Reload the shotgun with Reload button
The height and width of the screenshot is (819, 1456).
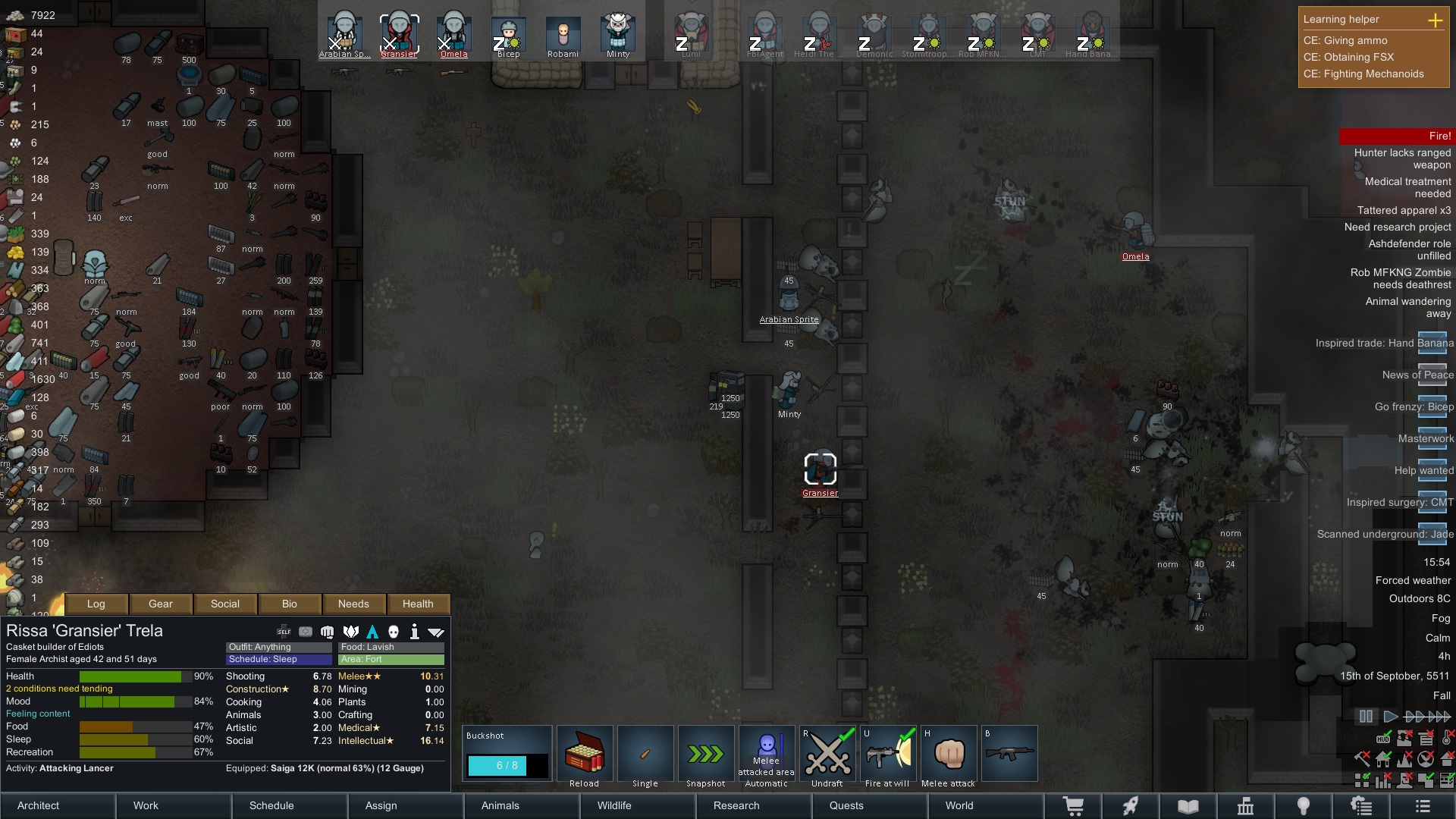pos(585,754)
